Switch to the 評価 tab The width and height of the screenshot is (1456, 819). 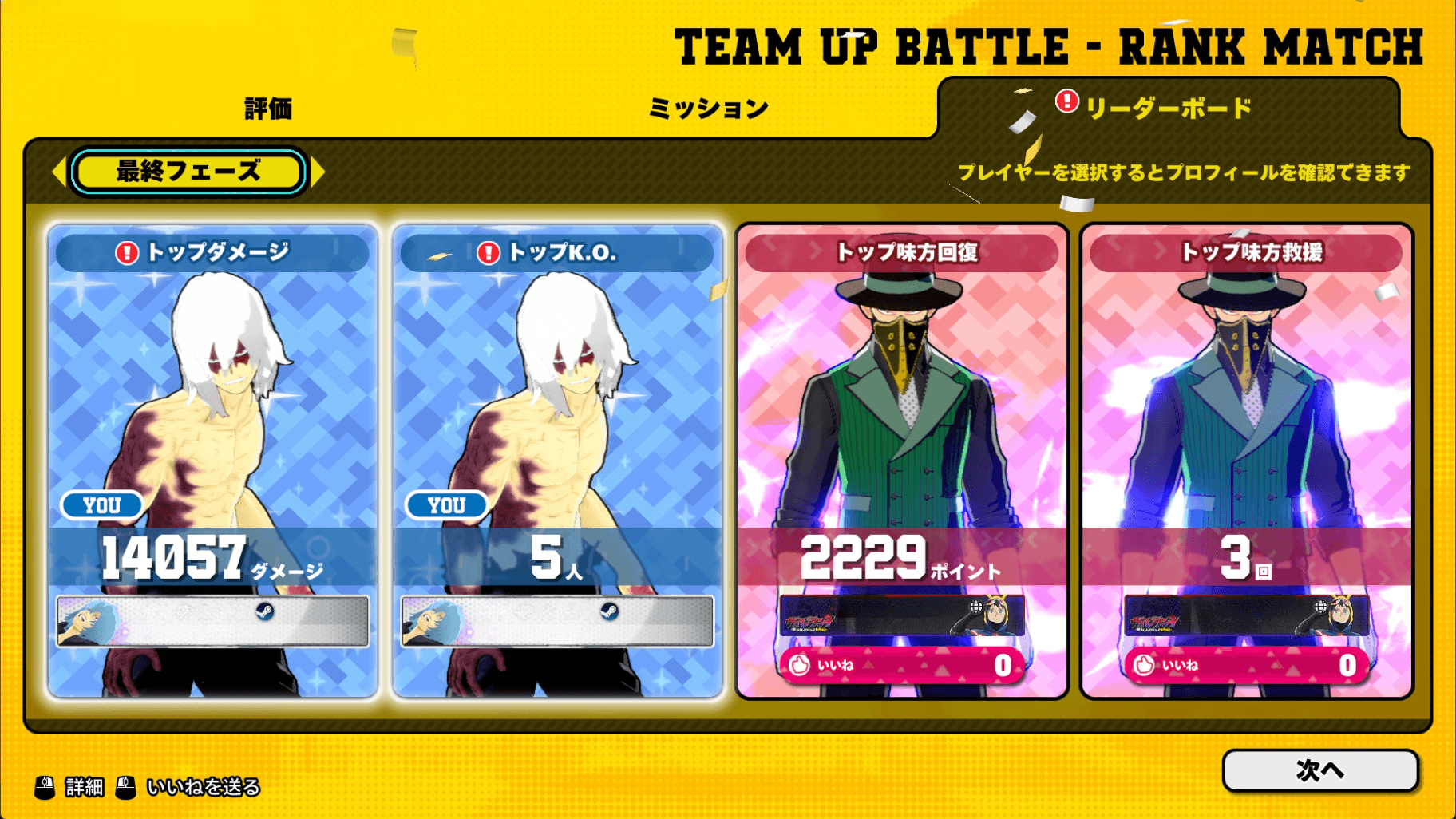pos(268,109)
